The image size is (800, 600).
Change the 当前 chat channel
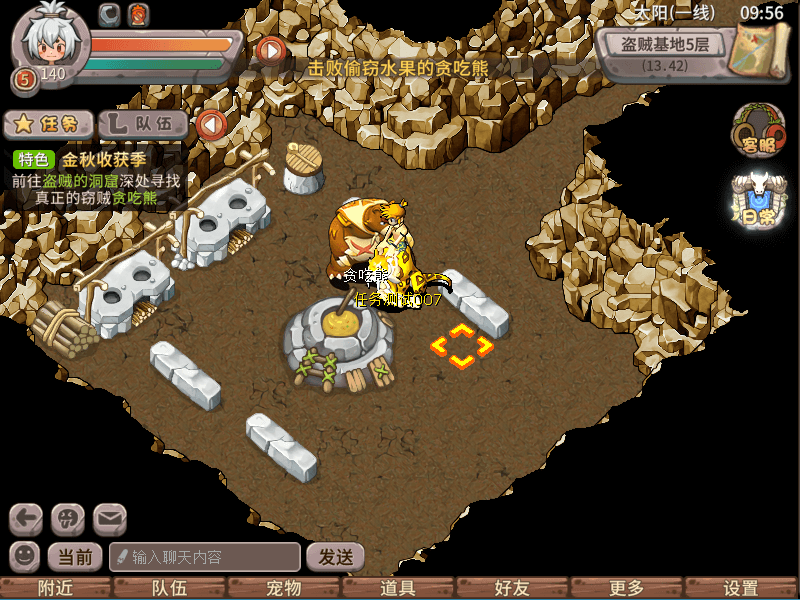(x=76, y=557)
